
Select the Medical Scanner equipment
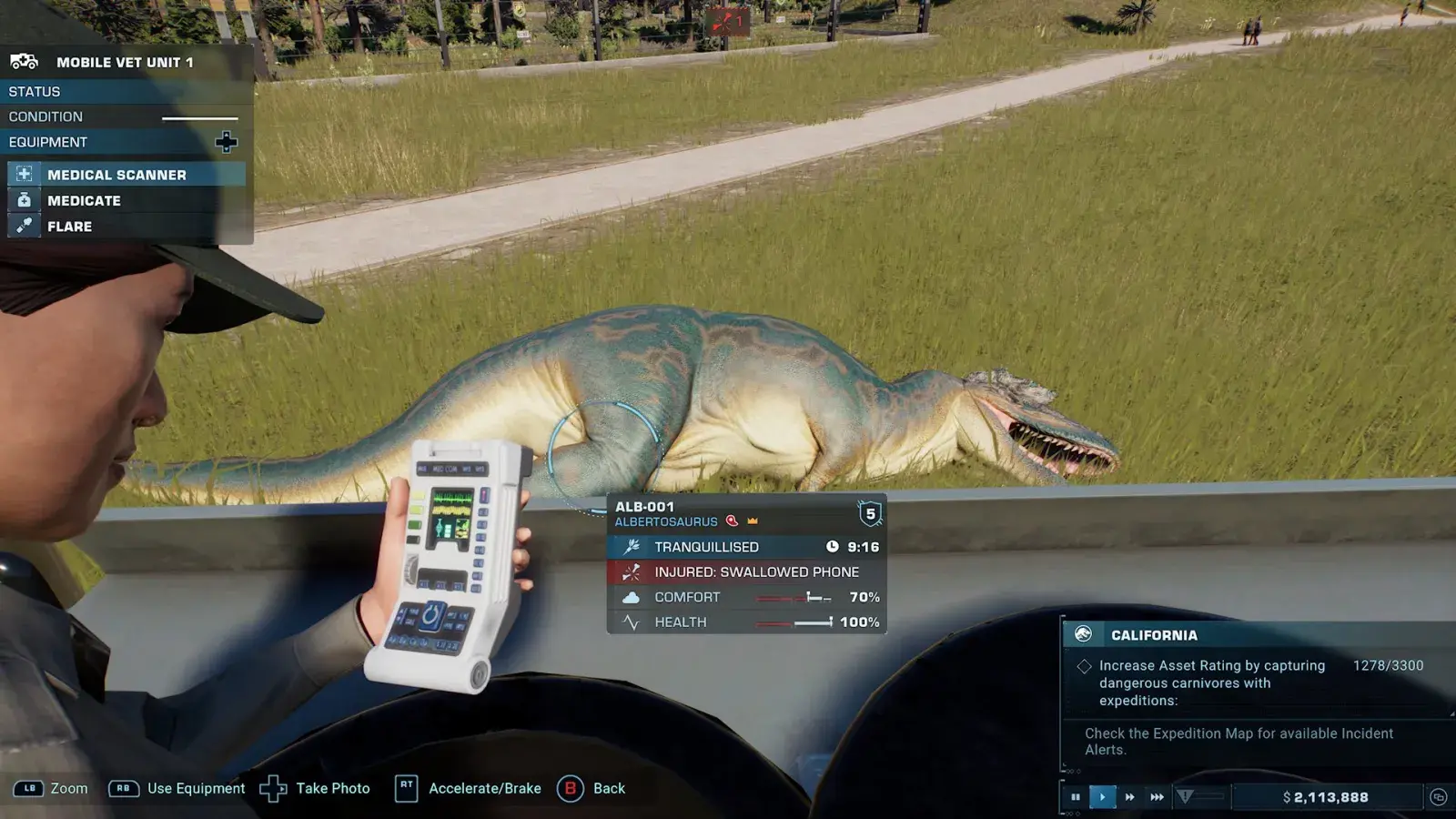(116, 175)
